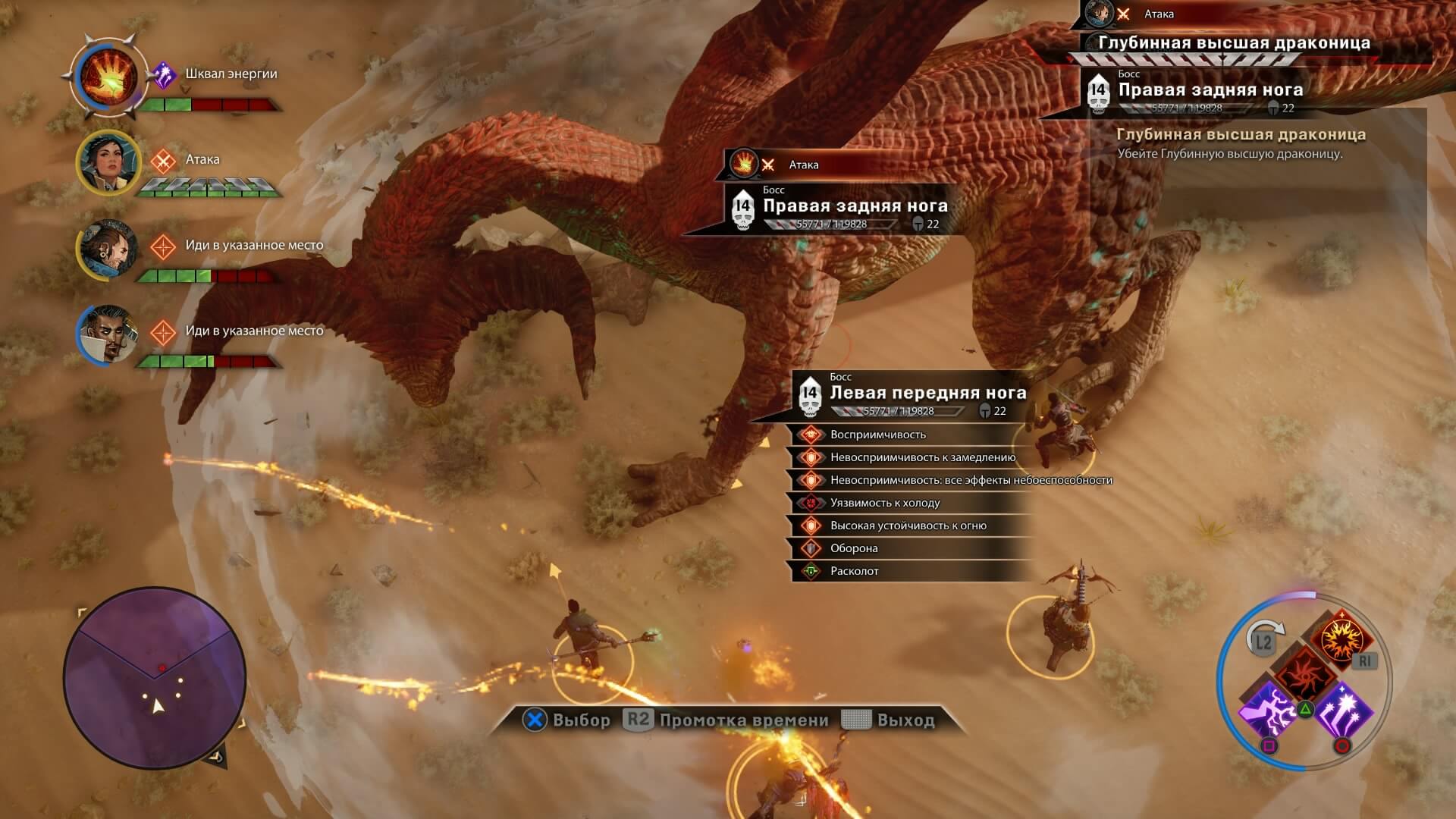Click the Глубинная высшая драконица quest title
The height and width of the screenshot is (819, 1456).
(1241, 133)
